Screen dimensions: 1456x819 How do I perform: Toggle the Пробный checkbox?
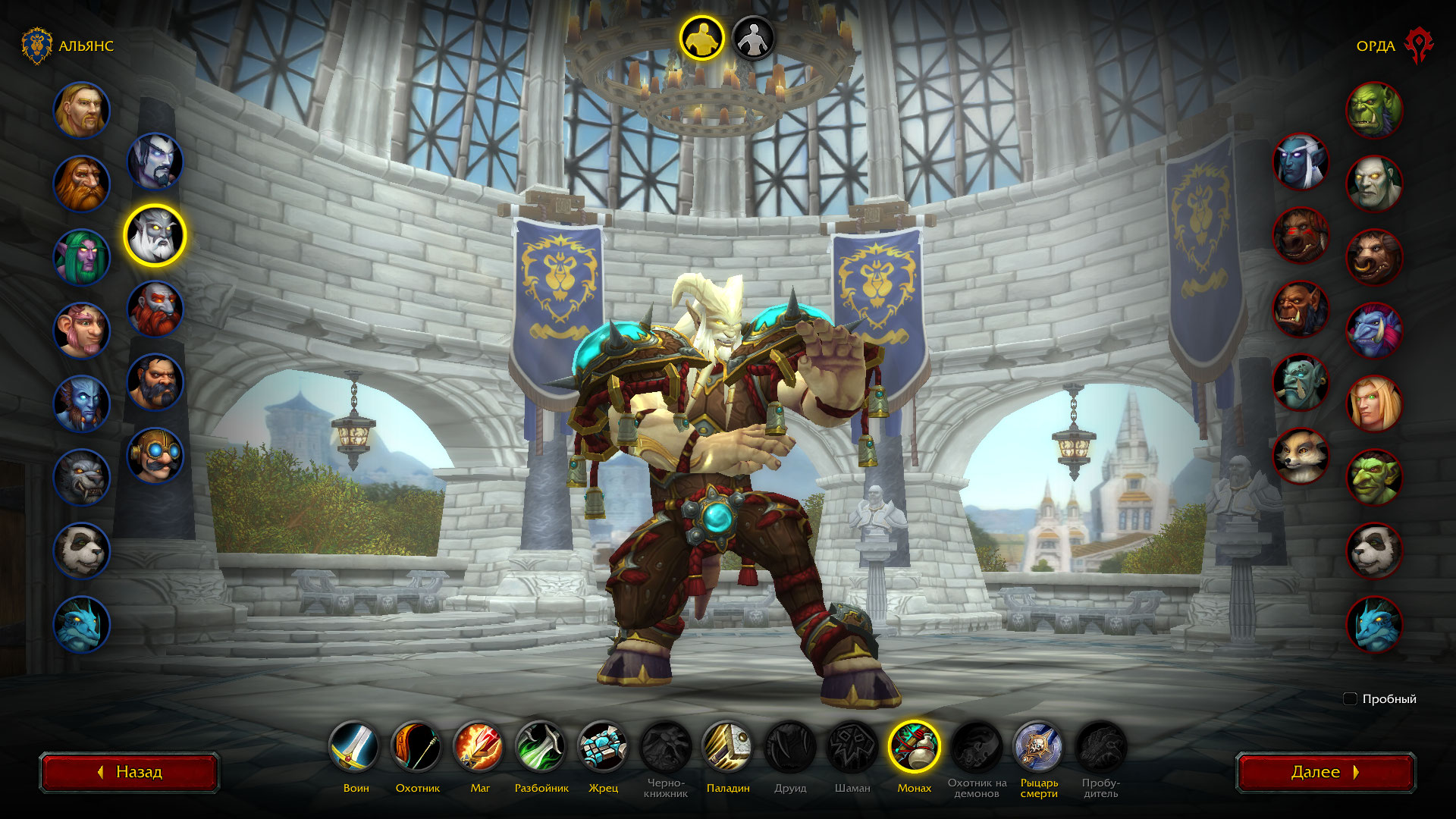click(1350, 698)
